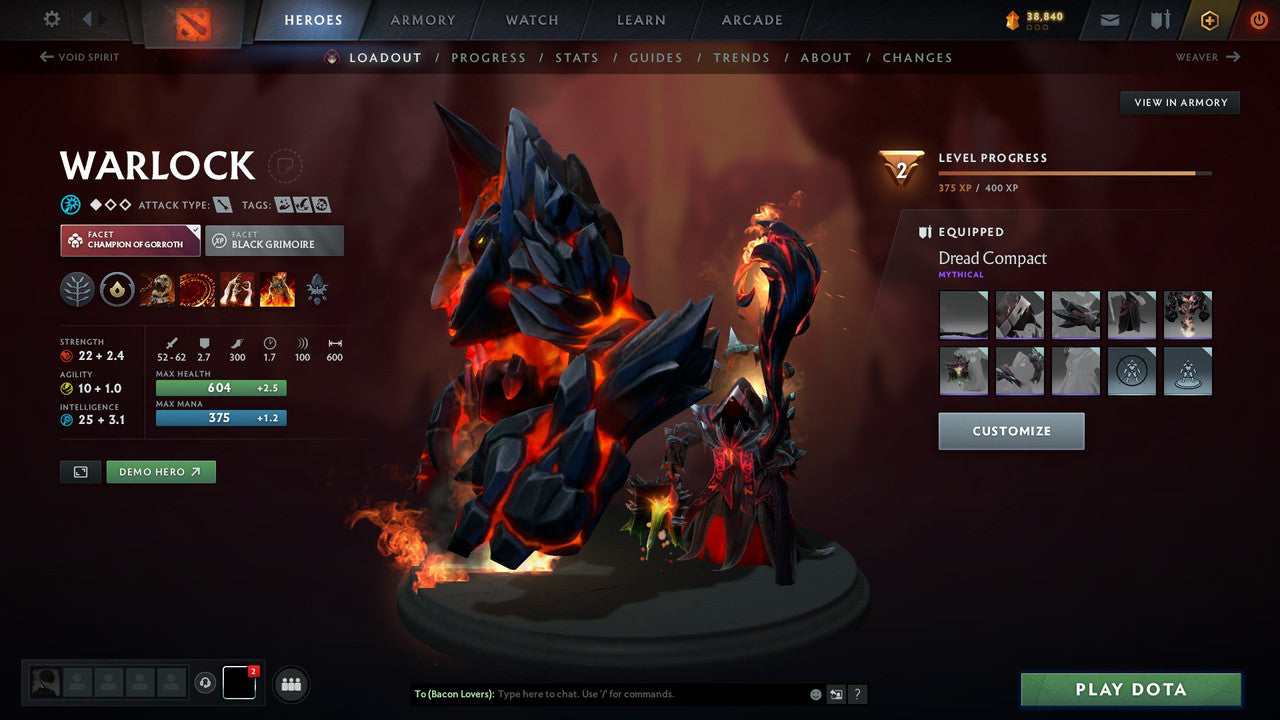This screenshot has width=1280, height=720.
Task: Click the level progress XP bar
Action: coord(1076,172)
